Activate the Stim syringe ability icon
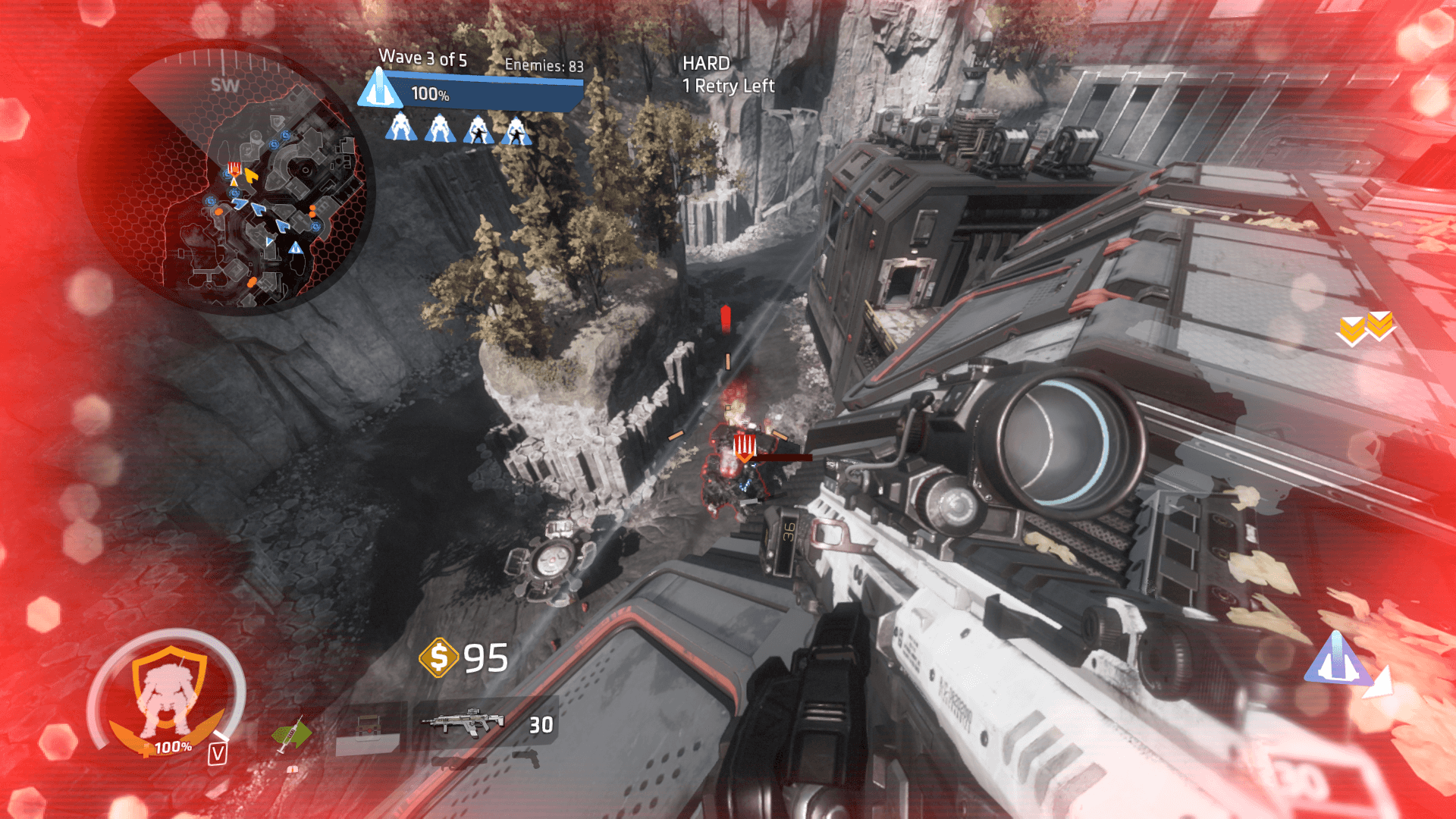The width and height of the screenshot is (1456, 819). [x=291, y=735]
